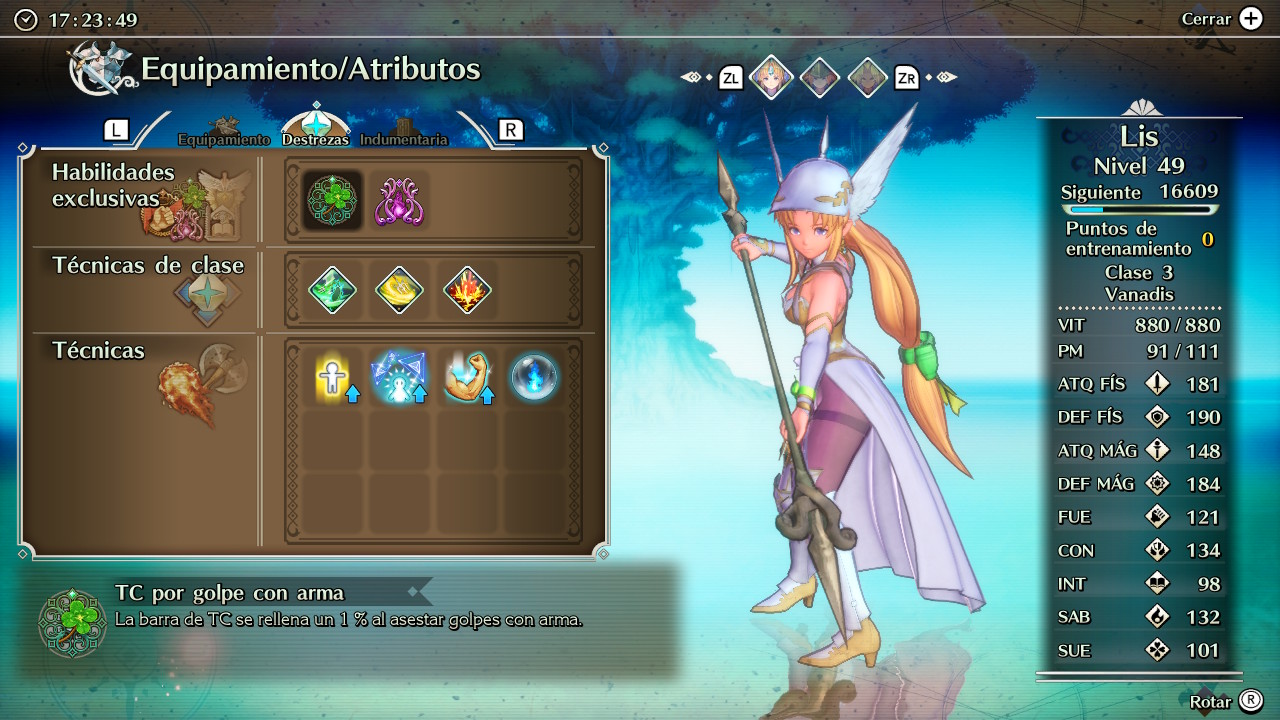Switch to the middle green-hooded character portrait
This screenshot has width=1280, height=720.
(x=820, y=77)
